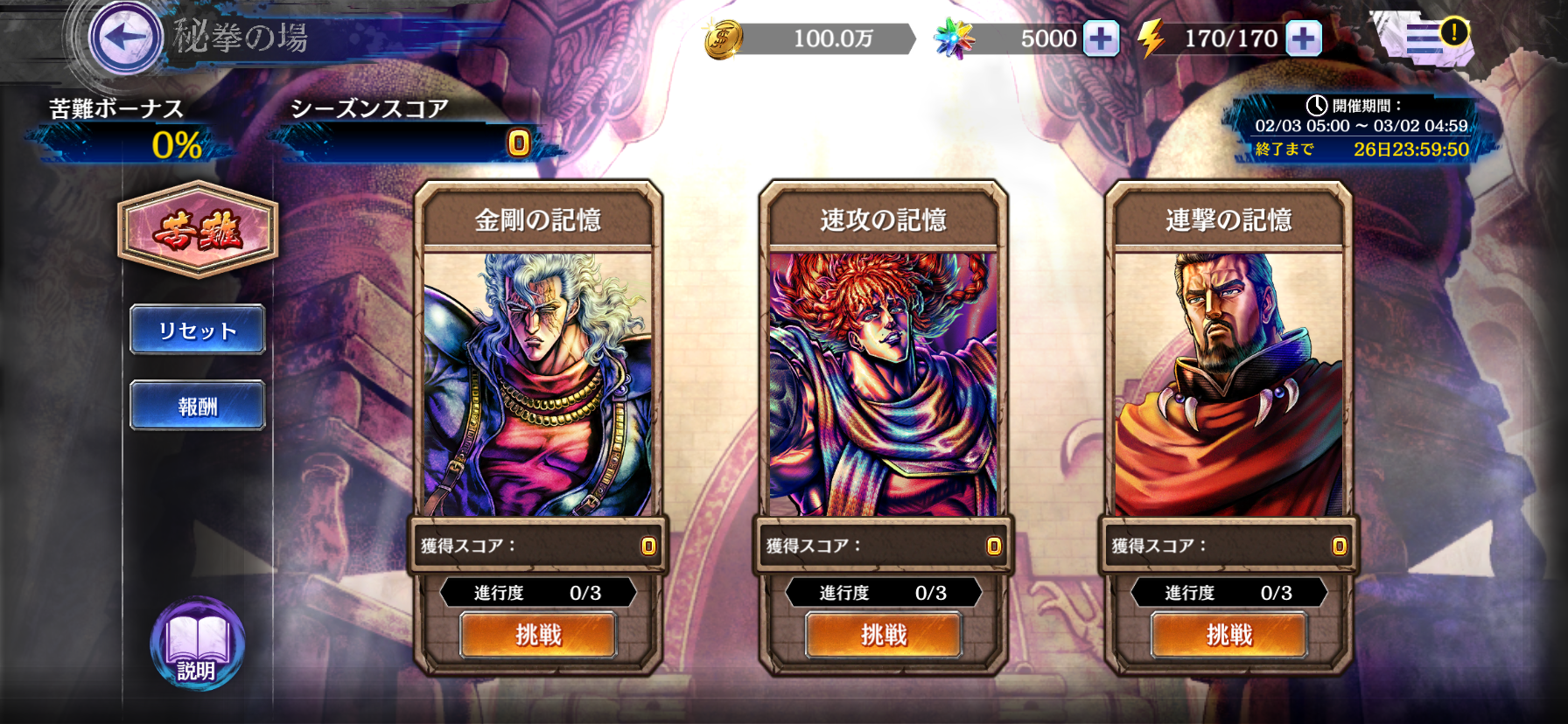
Task: Select the 速攻の記憶 character card
Action: point(884,385)
